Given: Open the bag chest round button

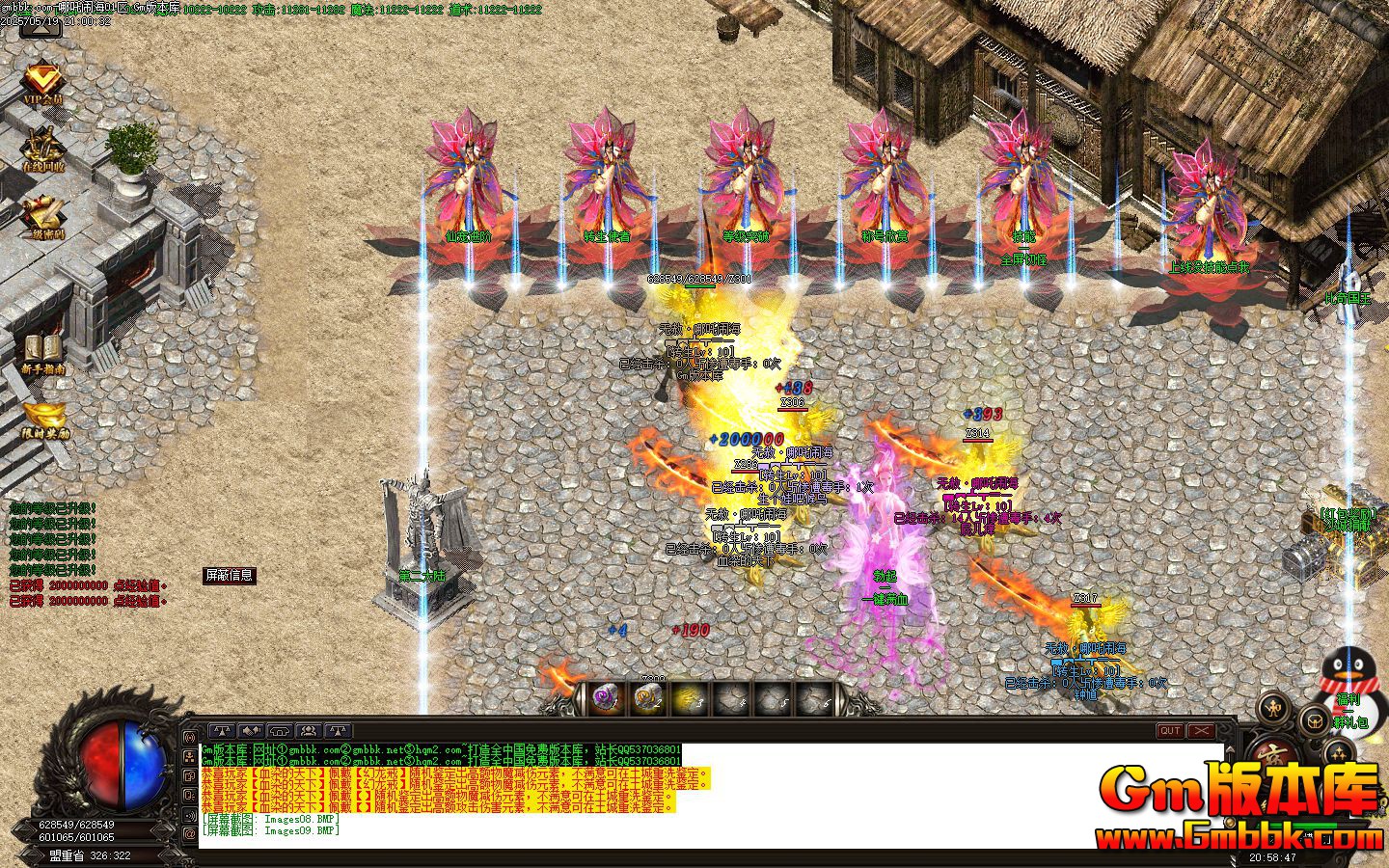Looking at the screenshot, I should (x=1313, y=719).
